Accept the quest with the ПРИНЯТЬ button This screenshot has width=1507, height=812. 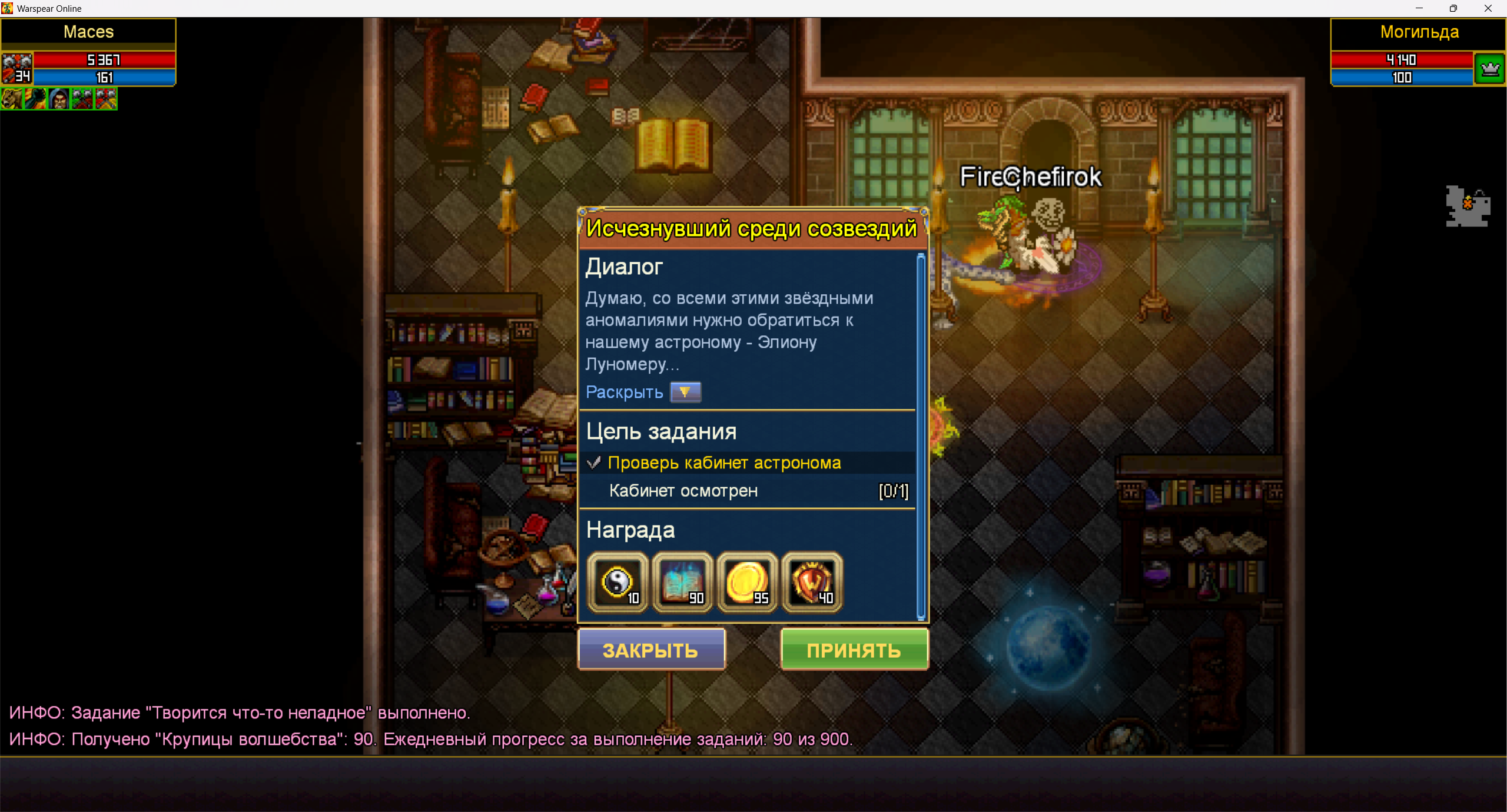pyautogui.click(x=854, y=650)
